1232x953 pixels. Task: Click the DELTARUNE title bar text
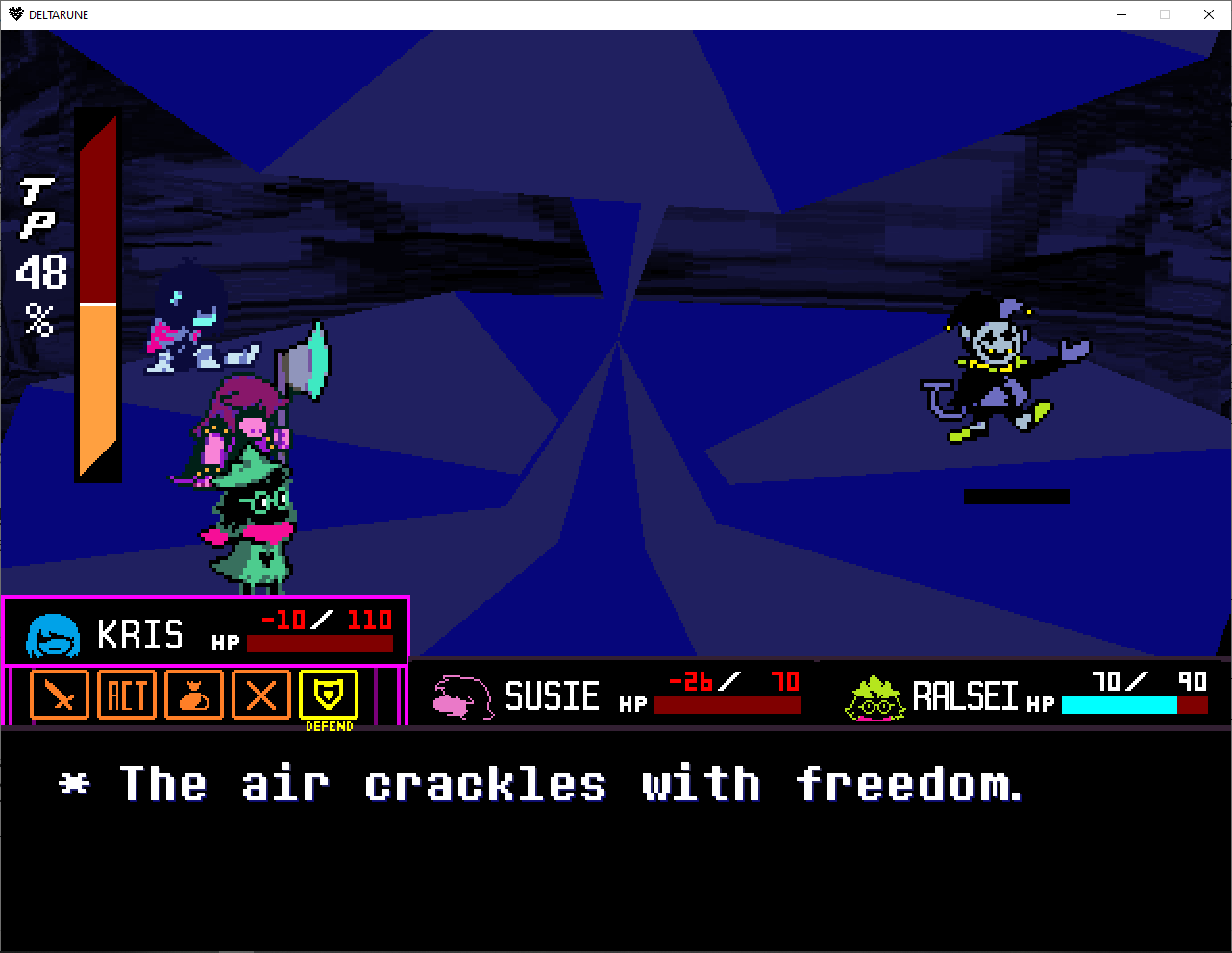point(60,13)
